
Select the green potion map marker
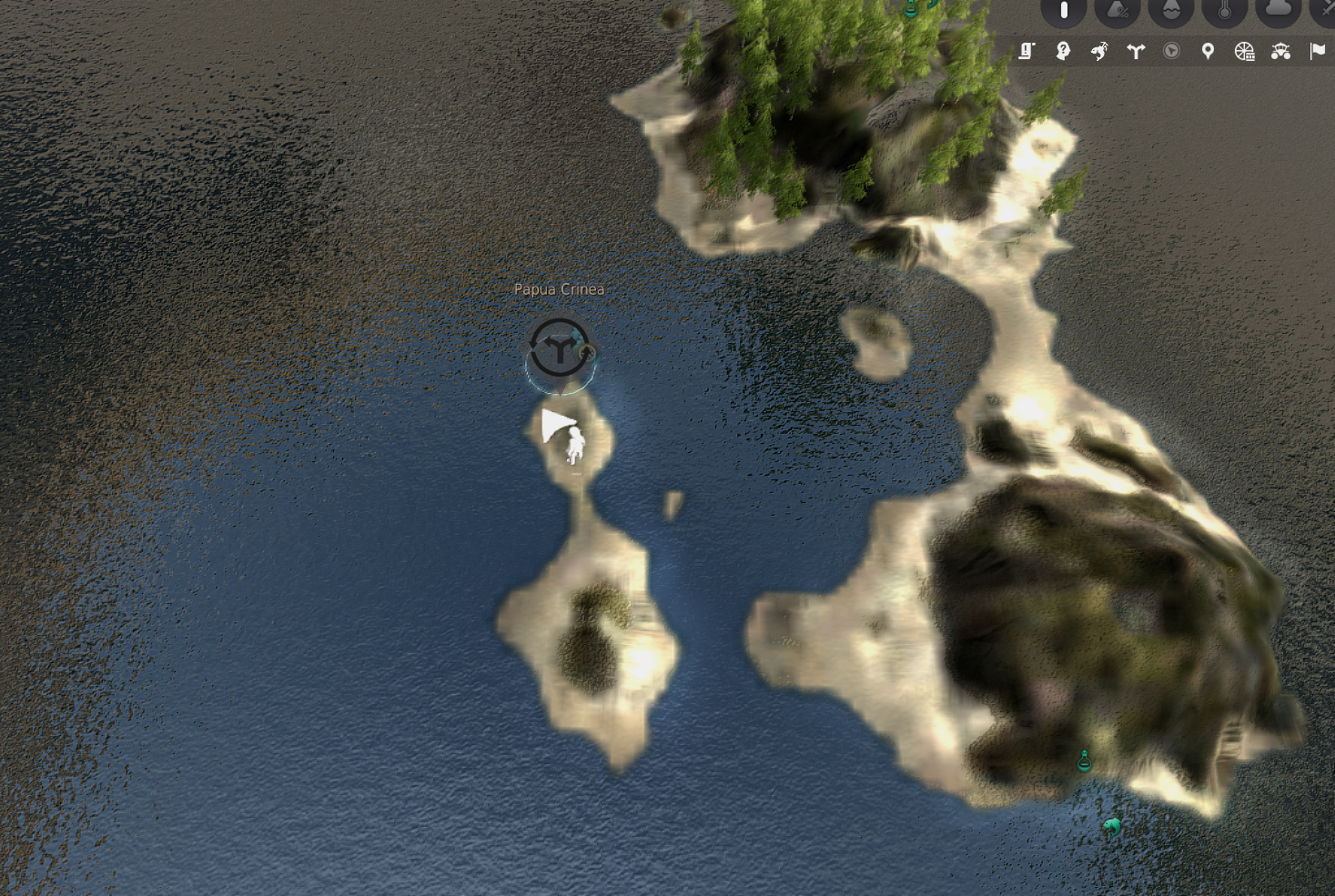[x=1084, y=760]
